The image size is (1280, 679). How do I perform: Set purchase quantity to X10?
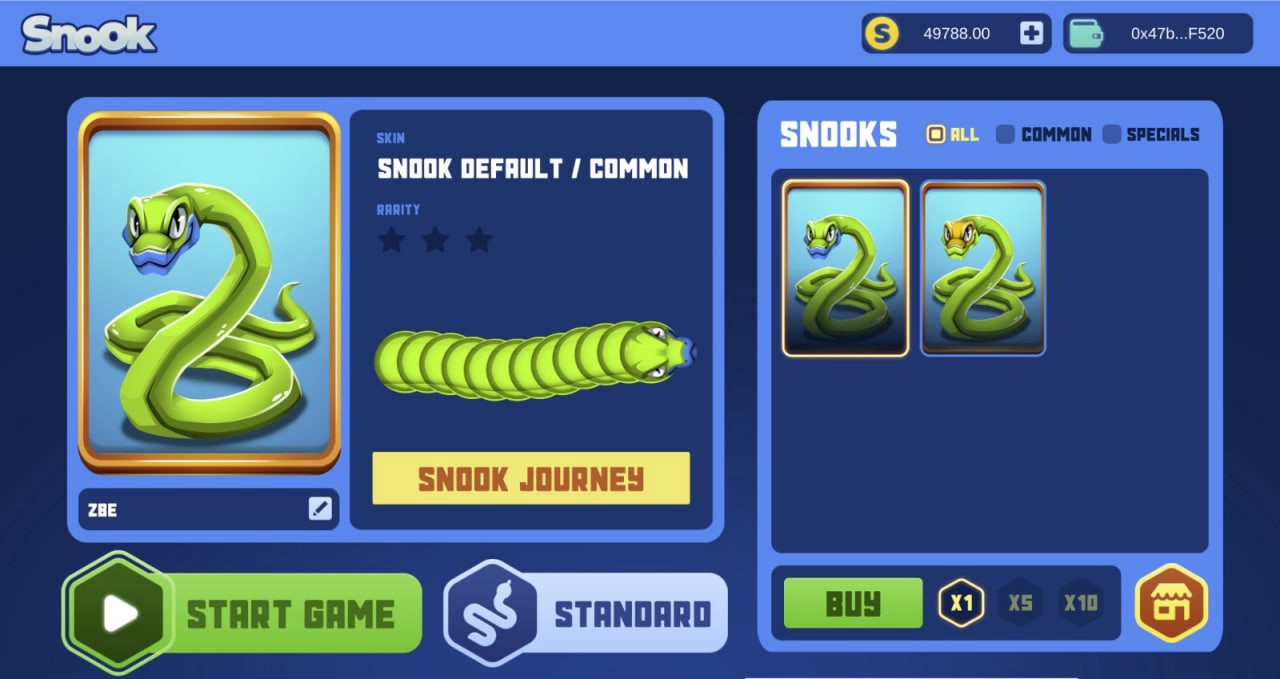(1080, 603)
